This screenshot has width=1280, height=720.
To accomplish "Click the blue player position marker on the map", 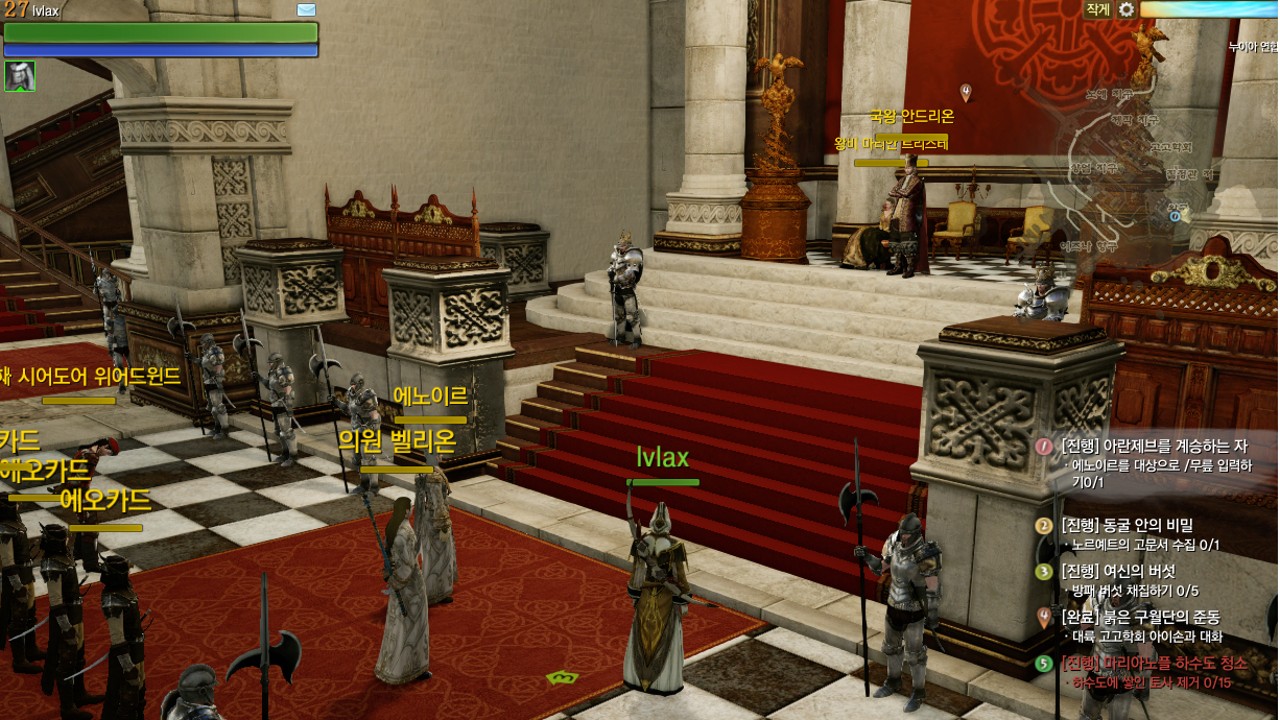I will click(x=1175, y=214).
